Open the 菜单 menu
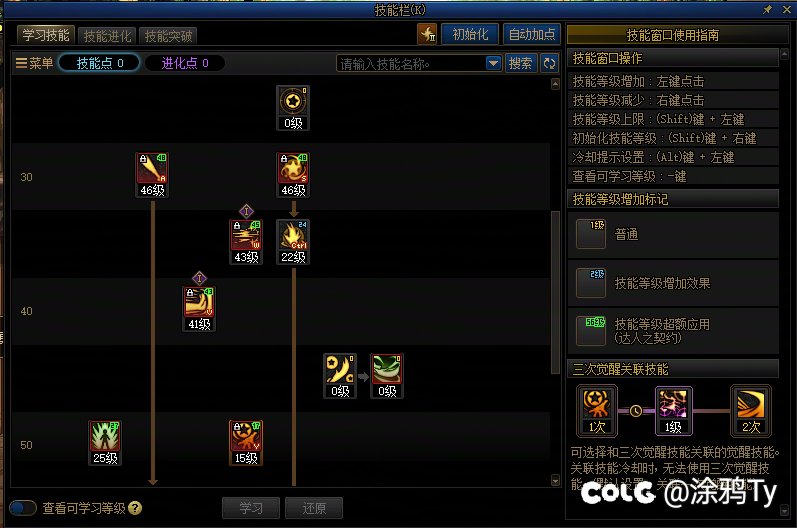This screenshot has height=528, width=797. pyautogui.click(x=35, y=63)
